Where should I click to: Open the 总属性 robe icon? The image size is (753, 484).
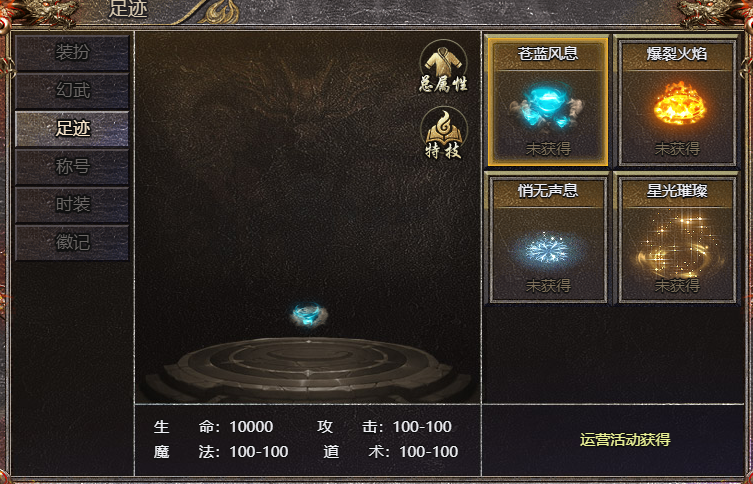click(x=443, y=66)
